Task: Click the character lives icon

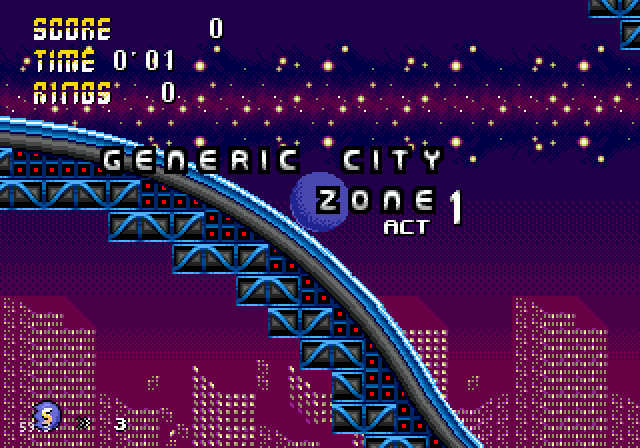Action: pos(46,415)
